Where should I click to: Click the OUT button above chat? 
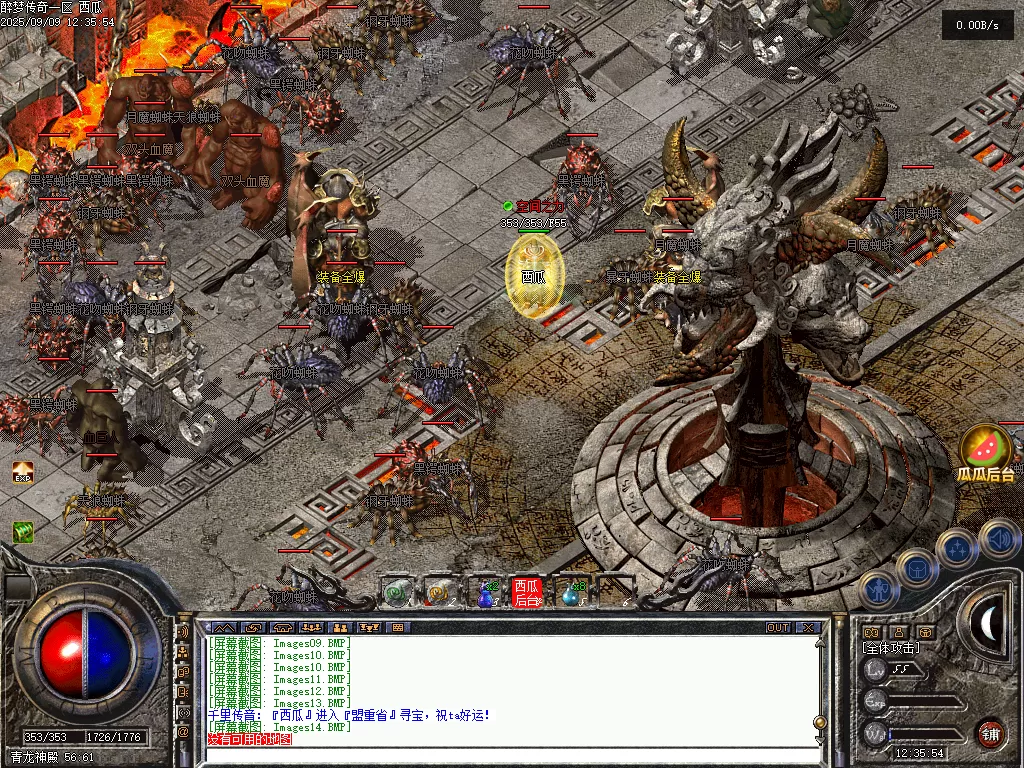click(778, 628)
